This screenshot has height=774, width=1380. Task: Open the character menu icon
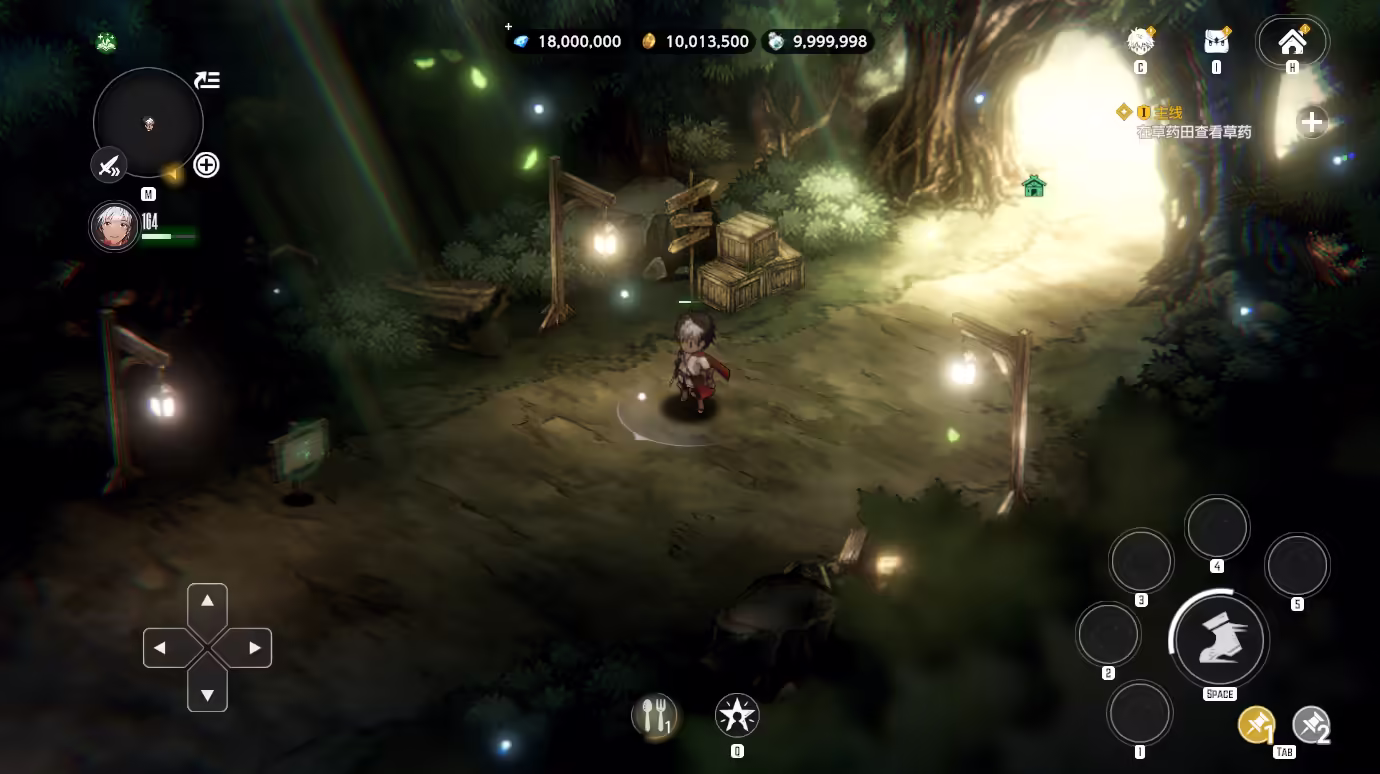coord(1140,42)
